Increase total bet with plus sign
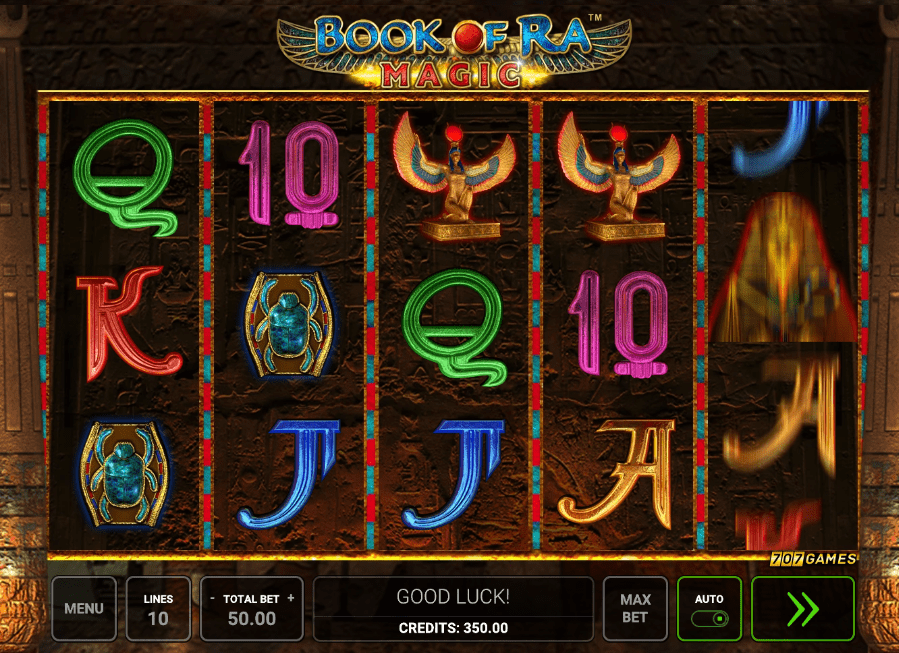 tap(291, 598)
